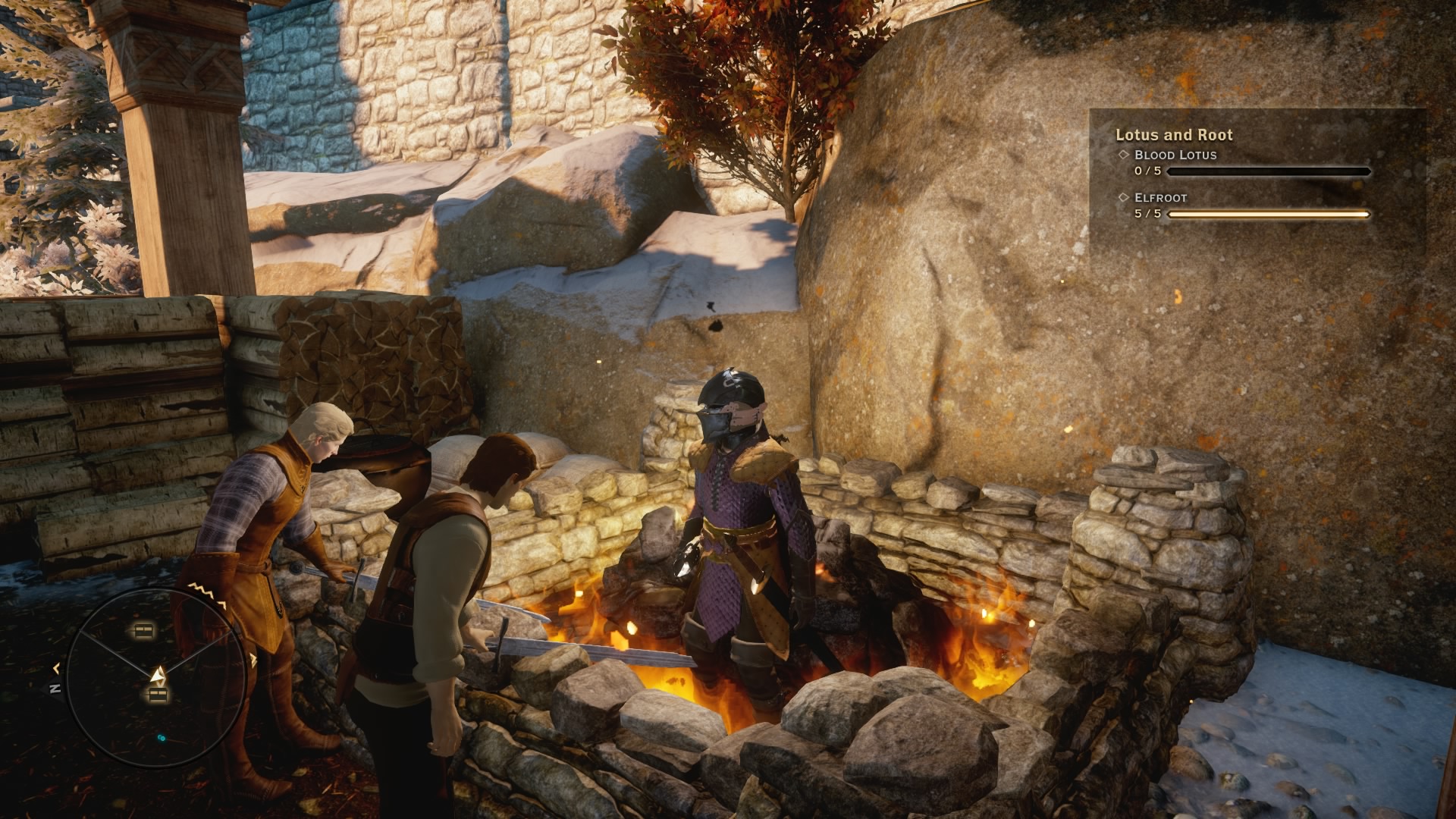
Task: Open the Lotus and Root quest tracker
Action: coord(1173,135)
